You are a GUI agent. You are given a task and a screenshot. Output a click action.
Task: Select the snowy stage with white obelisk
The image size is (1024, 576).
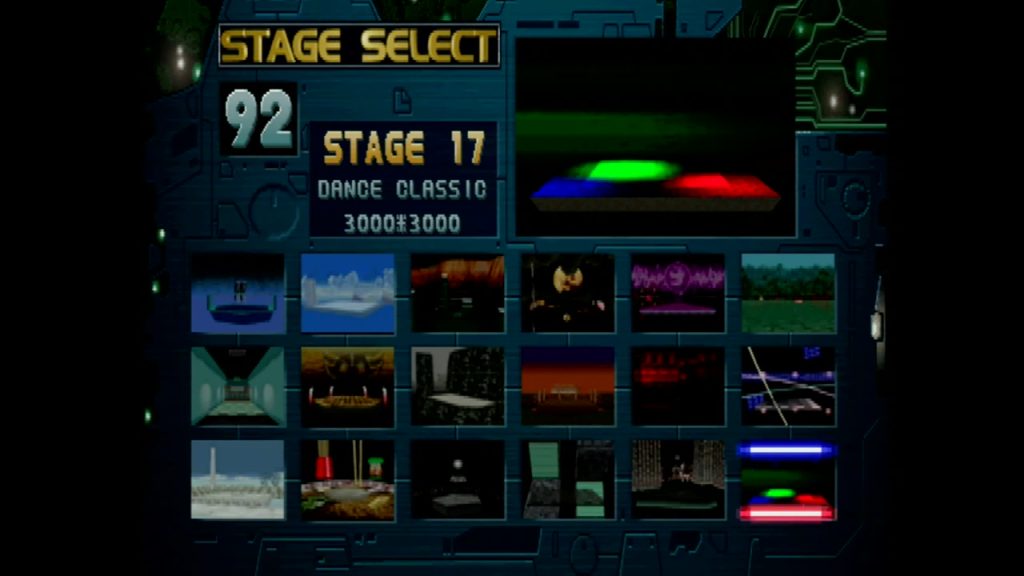238,479
